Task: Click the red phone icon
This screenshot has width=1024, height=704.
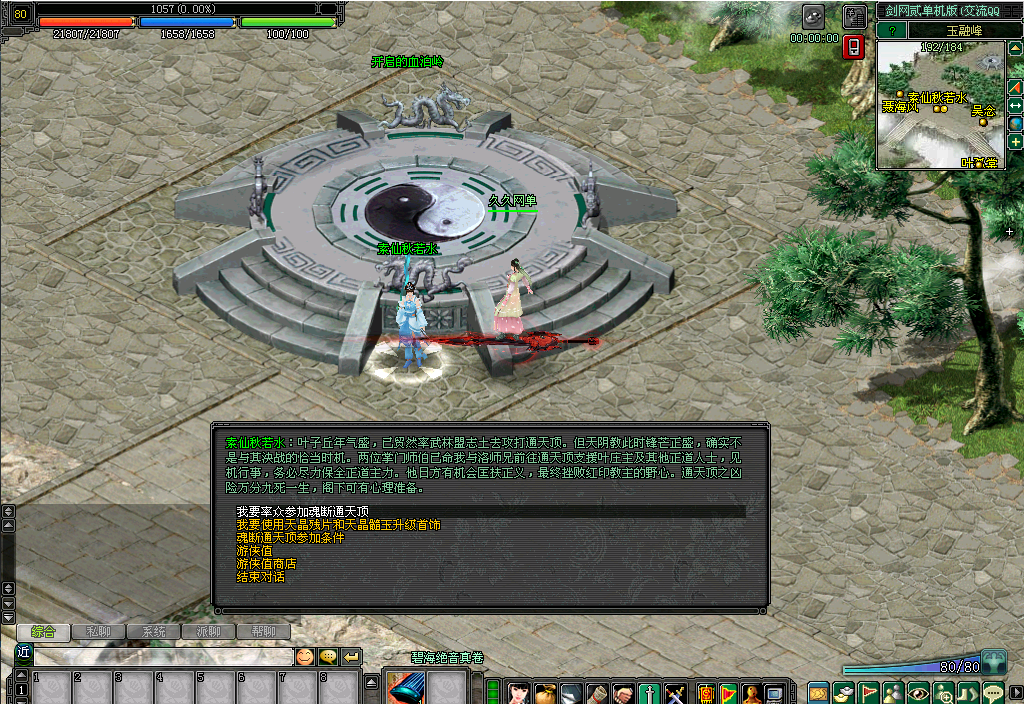Action: pyautogui.click(x=853, y=47)
